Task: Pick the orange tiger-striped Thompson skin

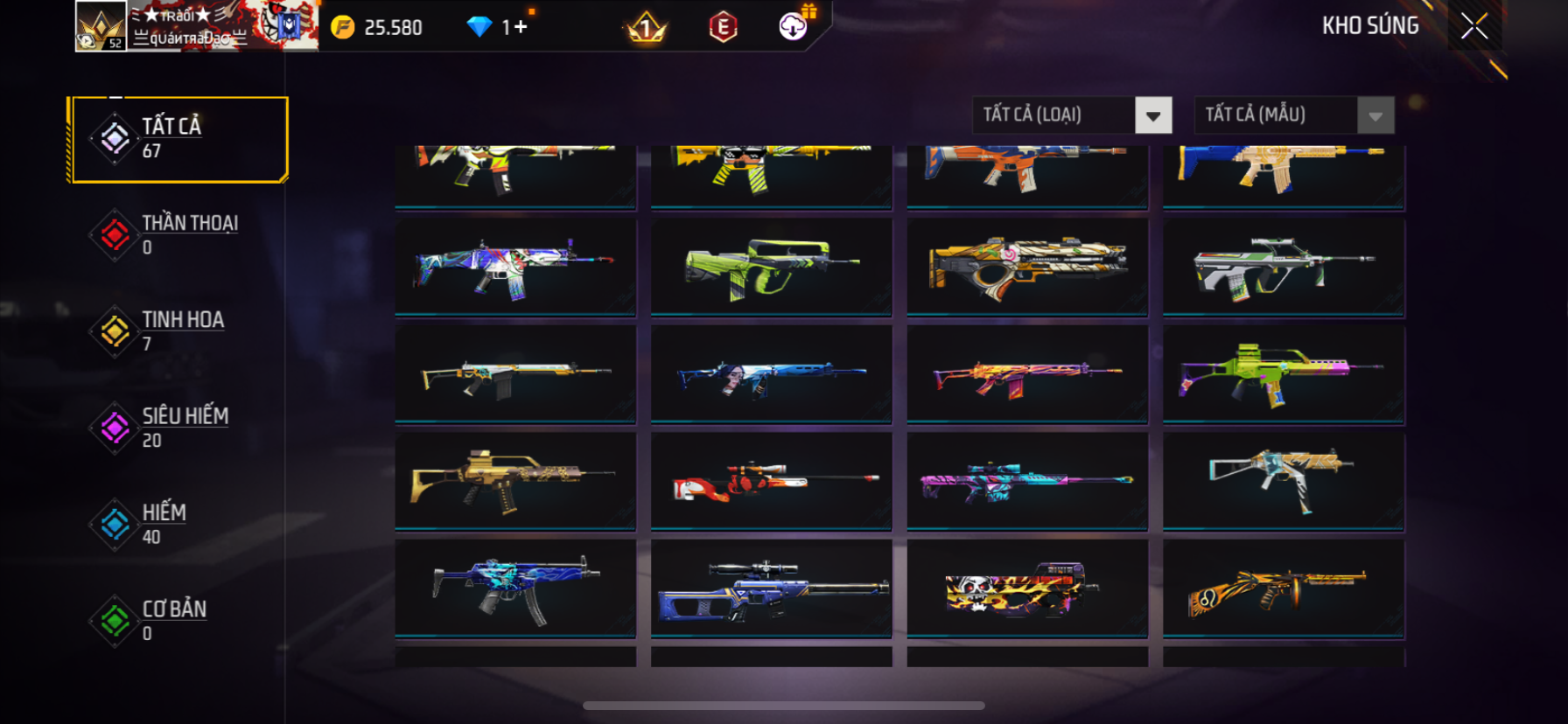Action: (1283, 588)
